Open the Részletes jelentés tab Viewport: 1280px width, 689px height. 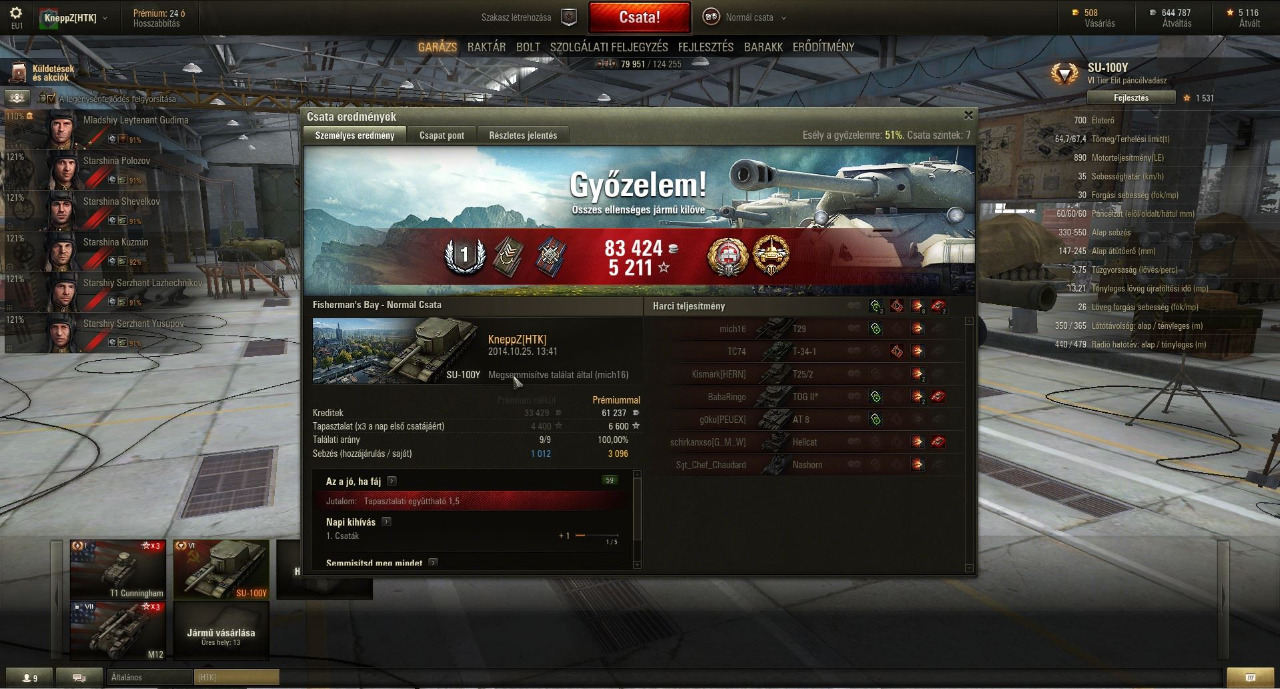click(x=522, y=135)
